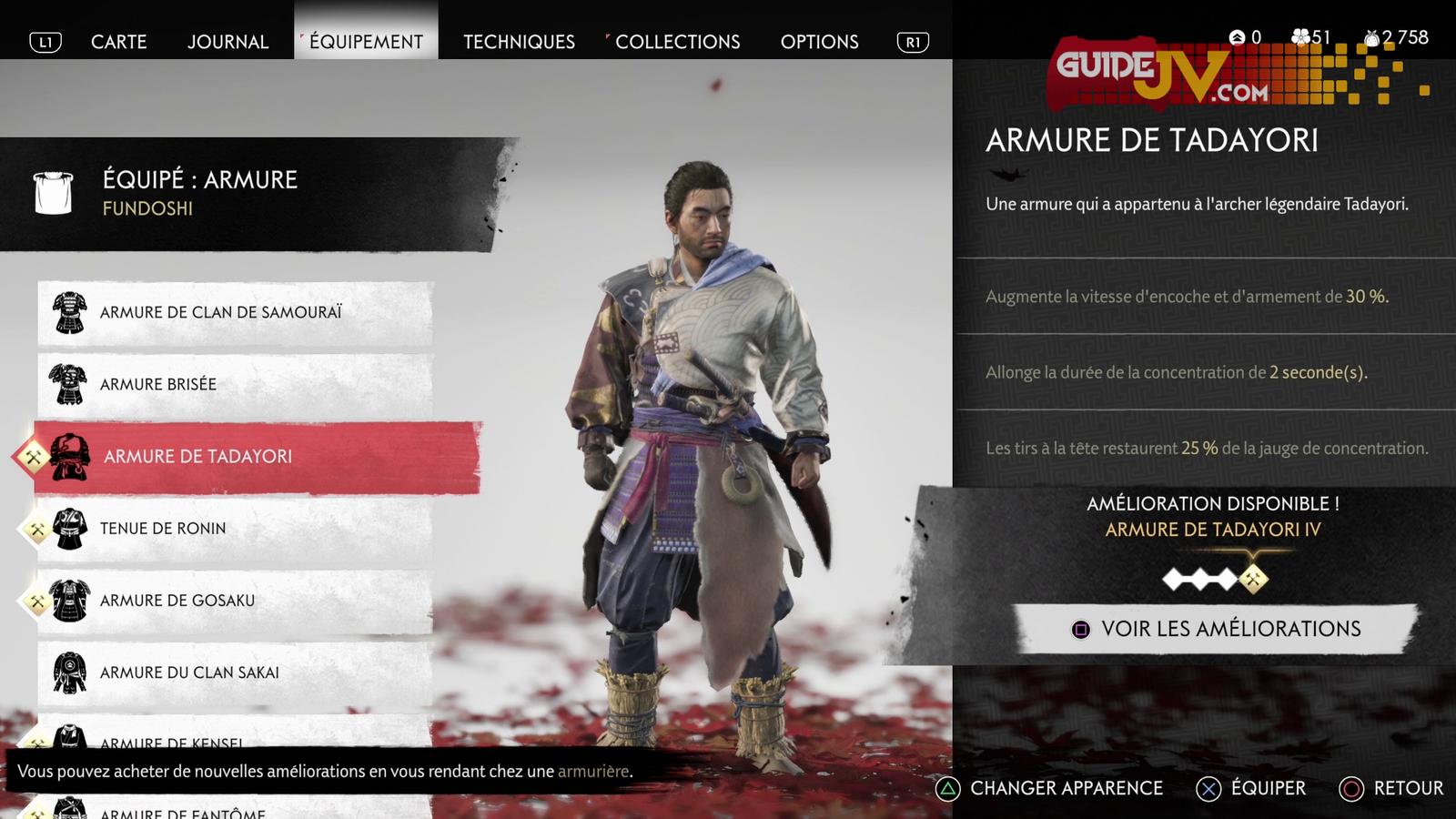Open the Journal tab

(x=227, y=42)
